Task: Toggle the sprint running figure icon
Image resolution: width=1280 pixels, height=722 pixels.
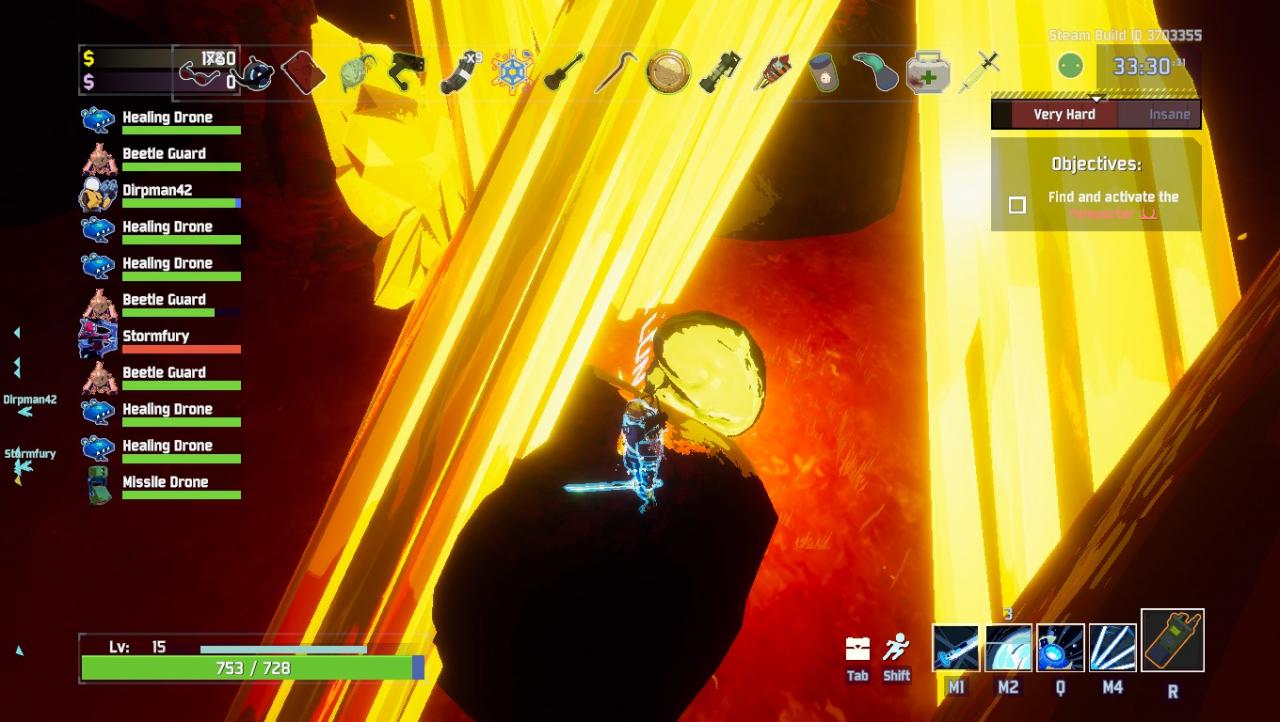Action: click(897, 648)
